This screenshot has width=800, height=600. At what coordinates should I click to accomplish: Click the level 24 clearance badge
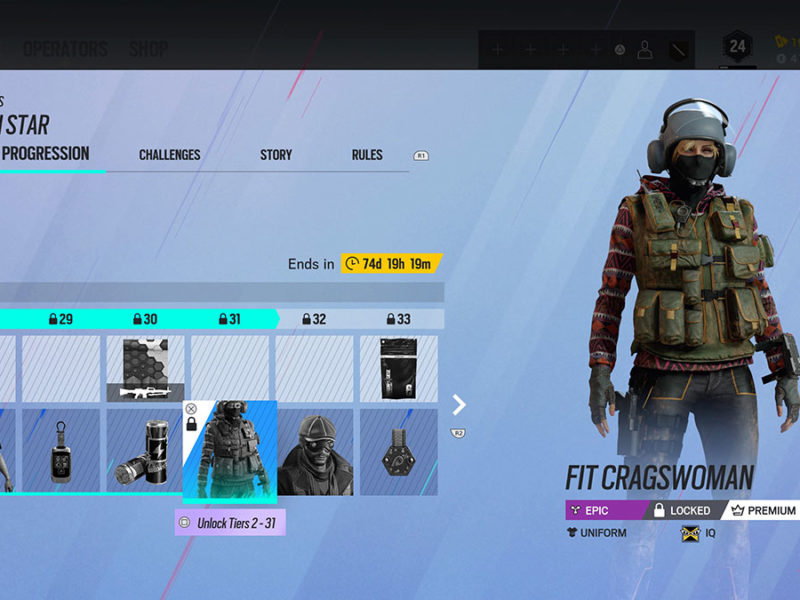tap(738, 47)
